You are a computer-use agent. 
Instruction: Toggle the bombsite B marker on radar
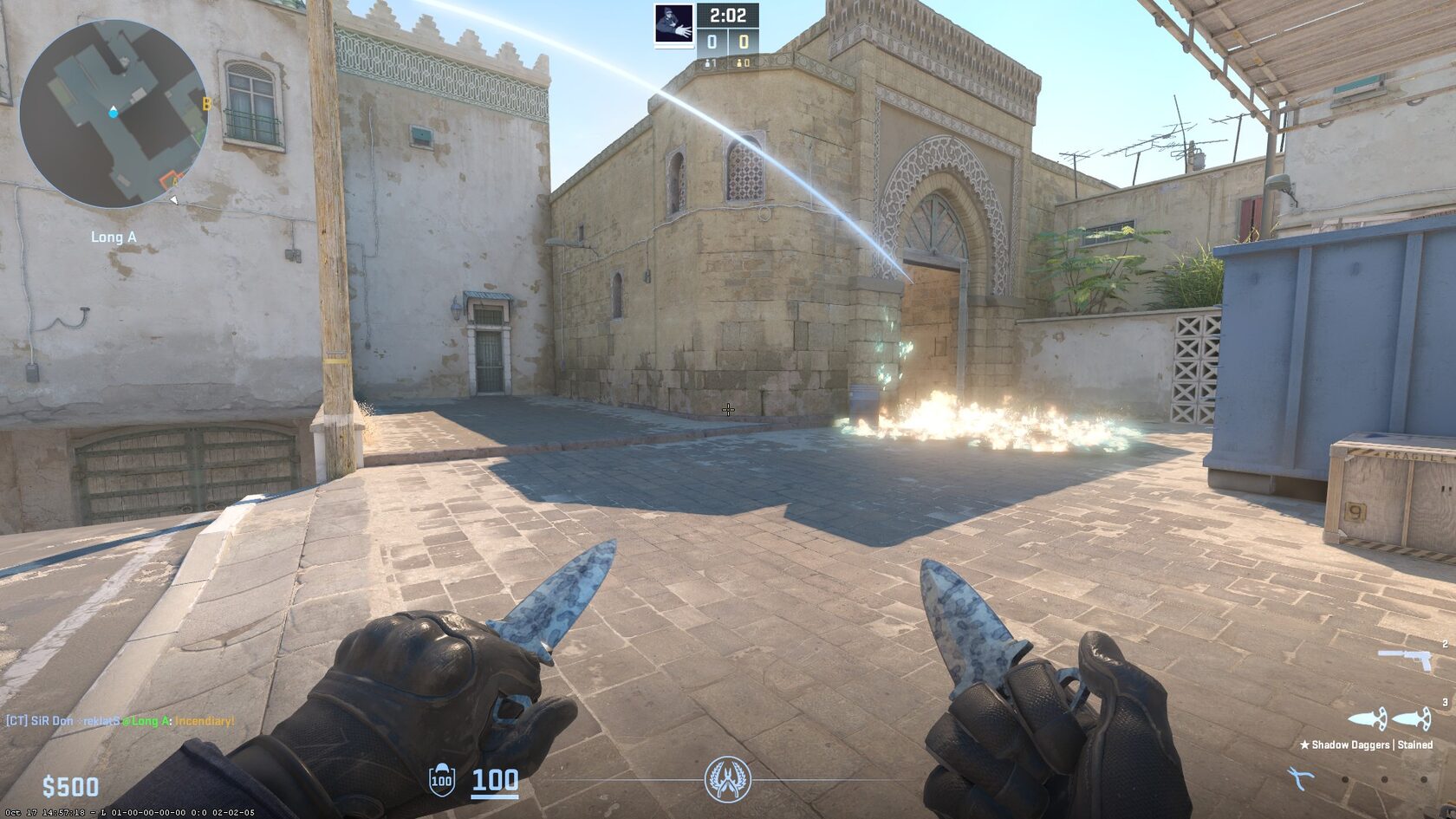[x=205, y=102]
